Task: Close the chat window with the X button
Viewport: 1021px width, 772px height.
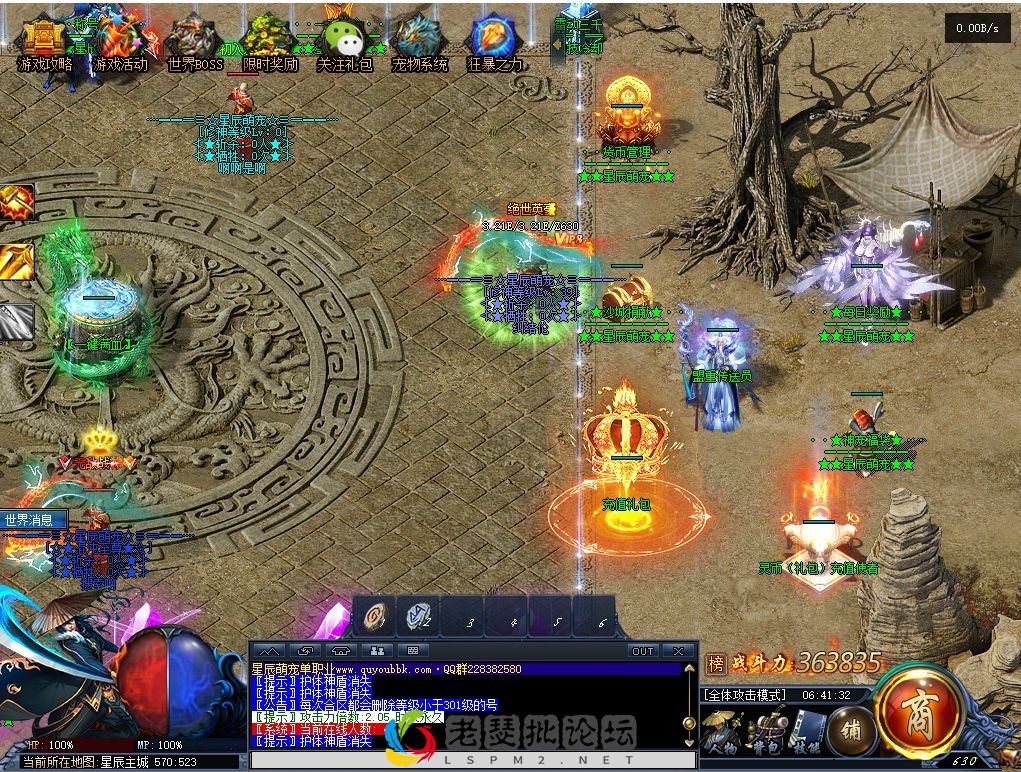Action: [x=678, y=651]
